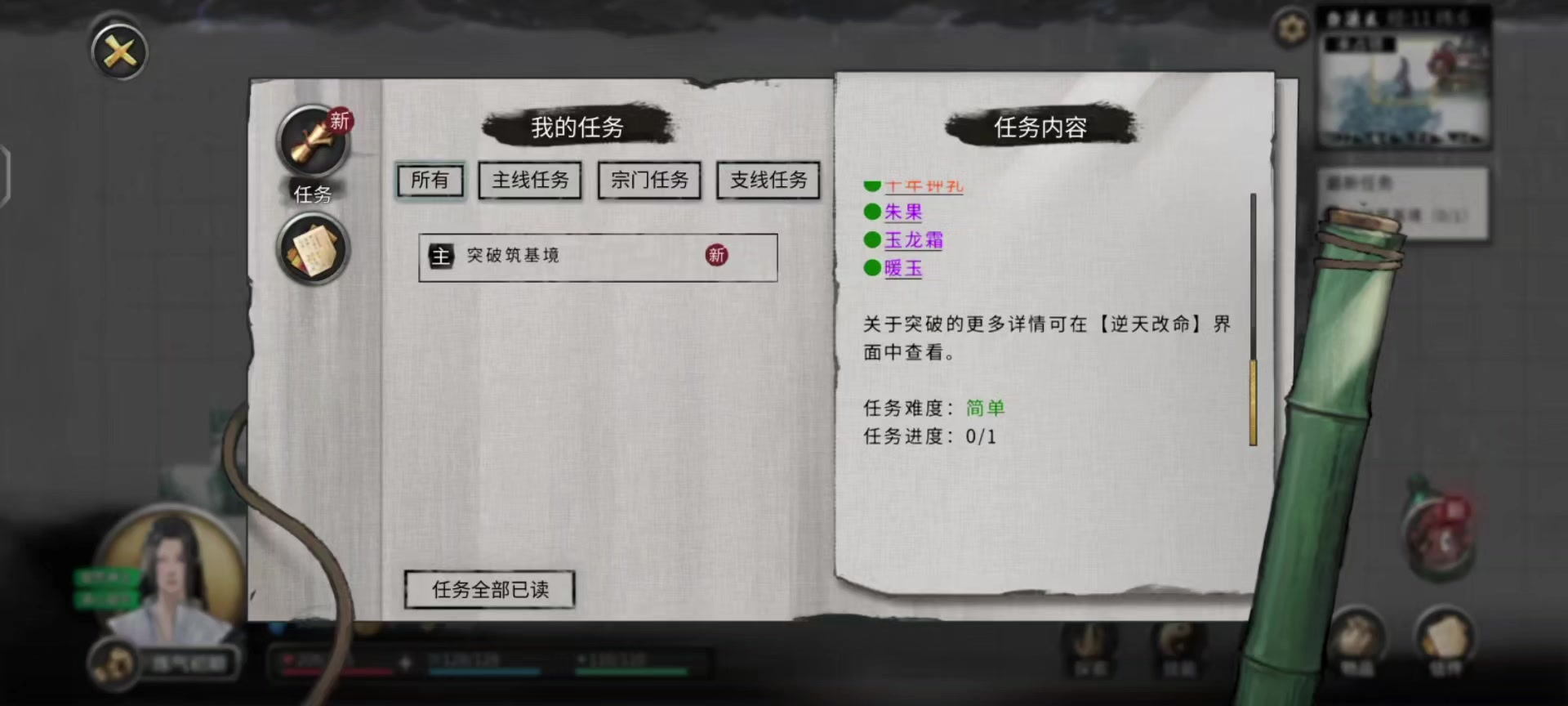Open the 所有 quest filter
Viewport: 1568px width, 706px height.
point(430,180)
